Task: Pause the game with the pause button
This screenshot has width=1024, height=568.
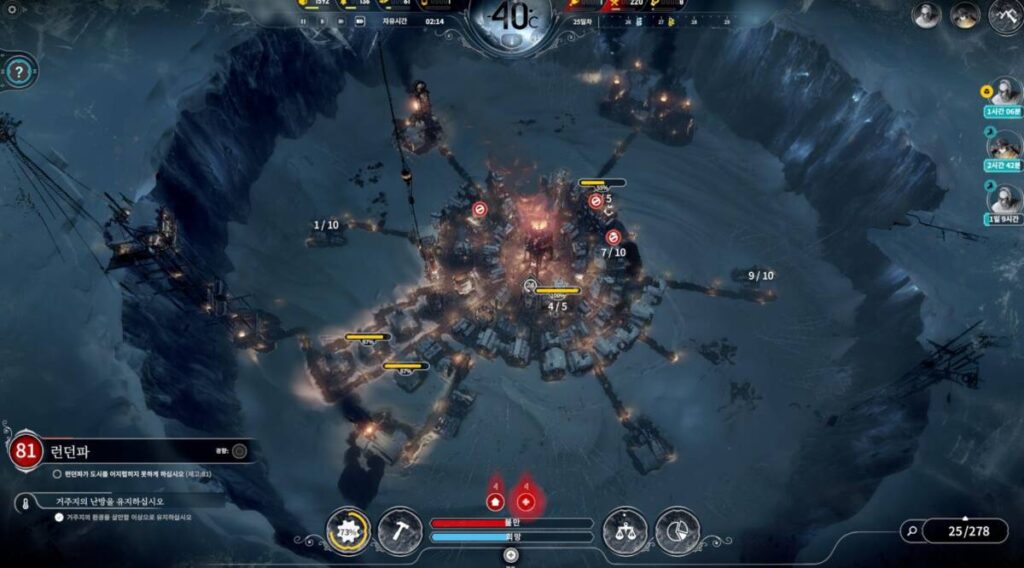Action: (x=303, y=20)
